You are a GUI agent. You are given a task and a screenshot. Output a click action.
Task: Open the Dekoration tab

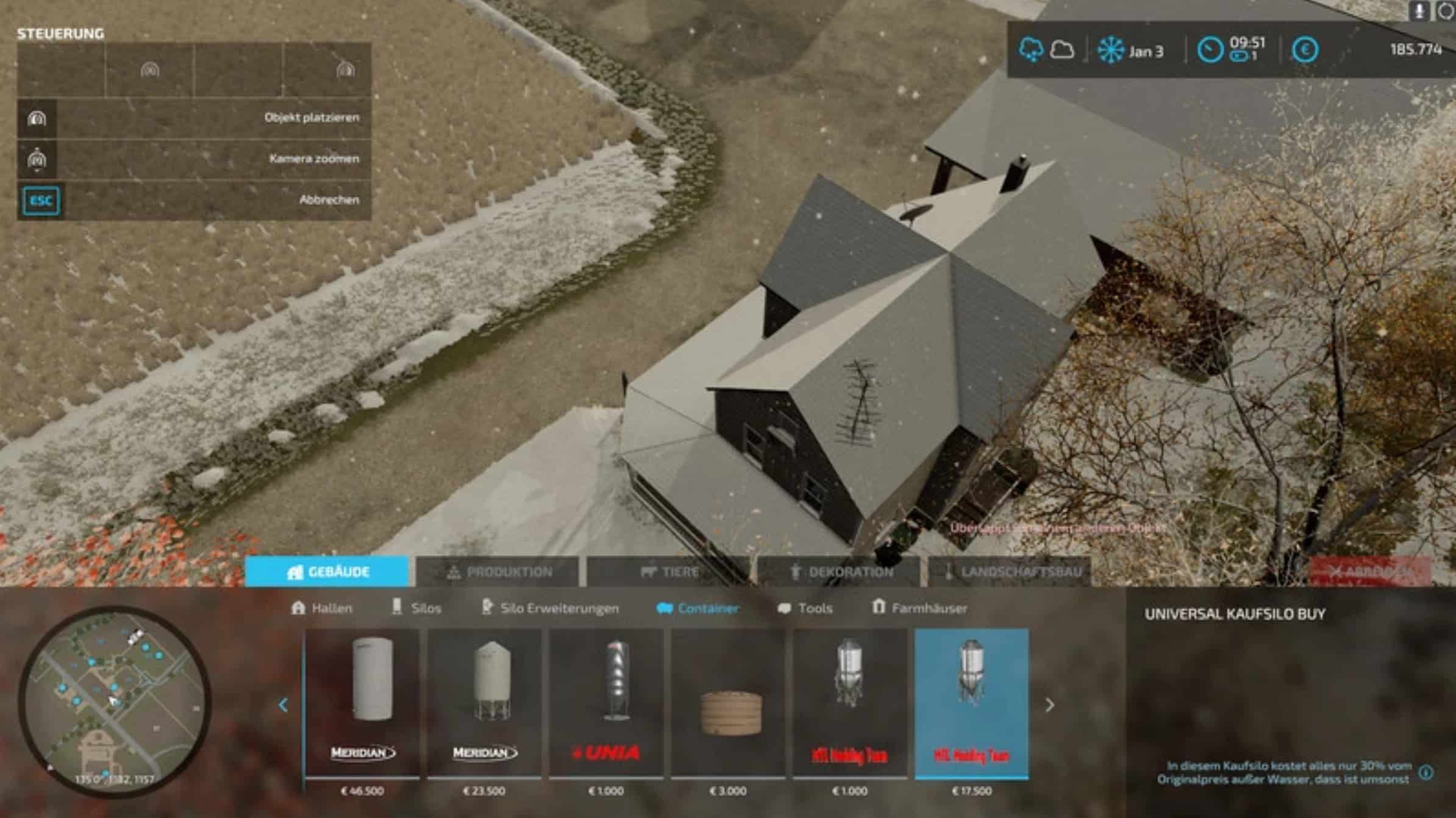(x=840, y=572)
